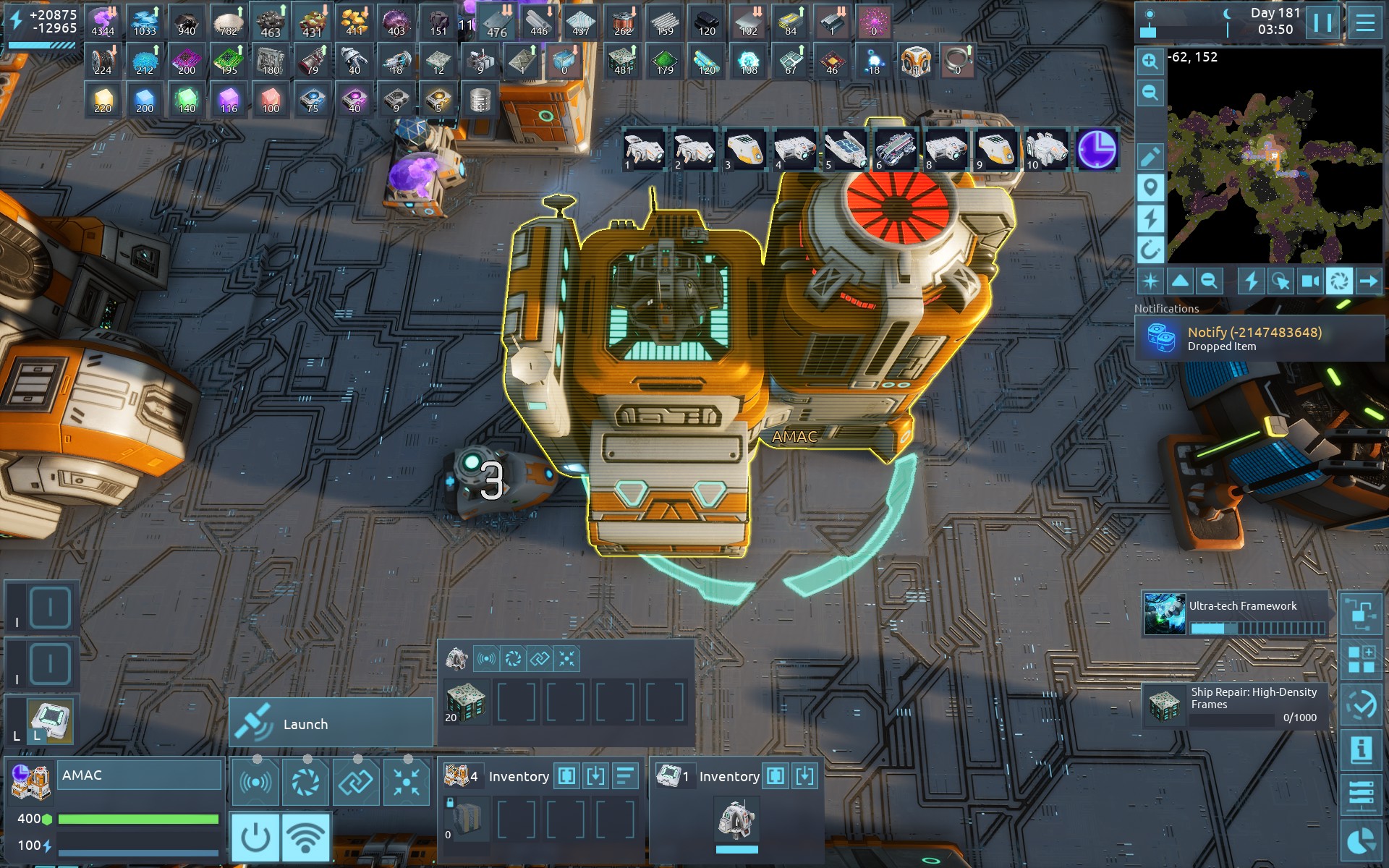Open the info codex button
1389x868 pixels.
1361,750
